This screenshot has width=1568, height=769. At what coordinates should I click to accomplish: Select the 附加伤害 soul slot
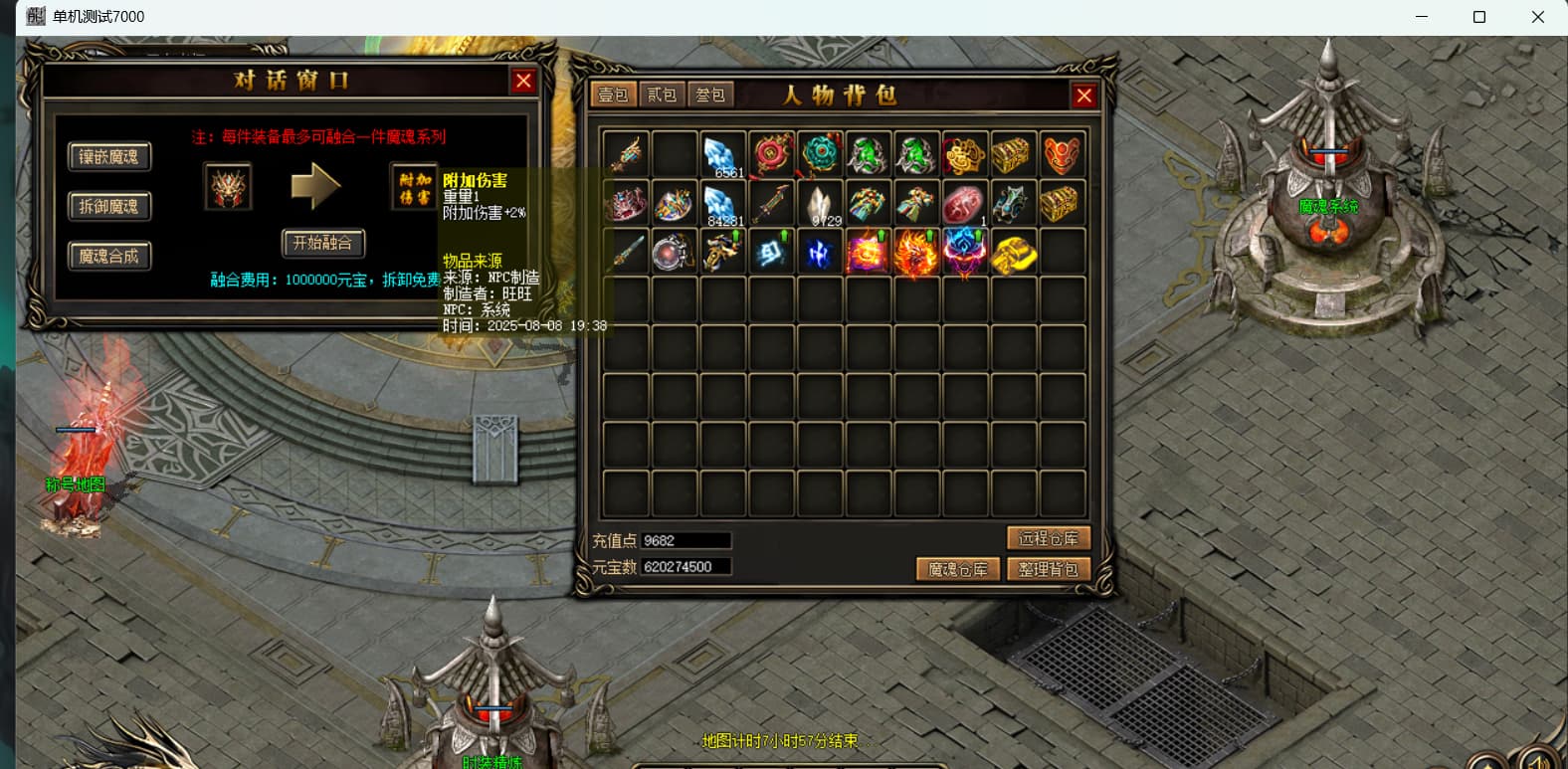pos(414,187)
